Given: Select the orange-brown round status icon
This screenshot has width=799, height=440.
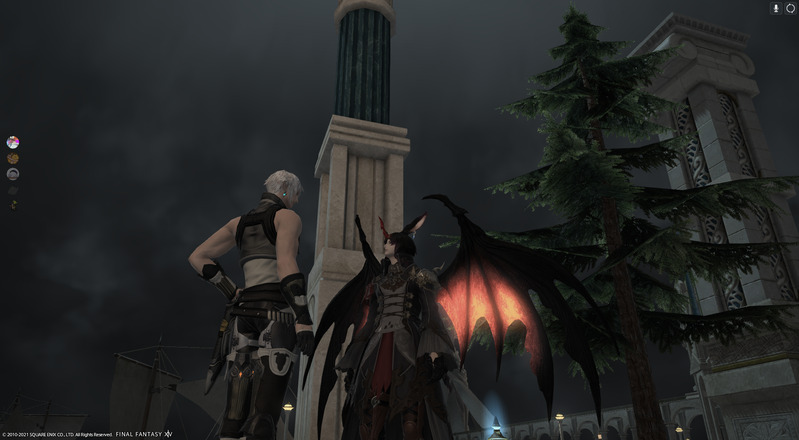Looking at the screenshot, I should coord(13,158).
